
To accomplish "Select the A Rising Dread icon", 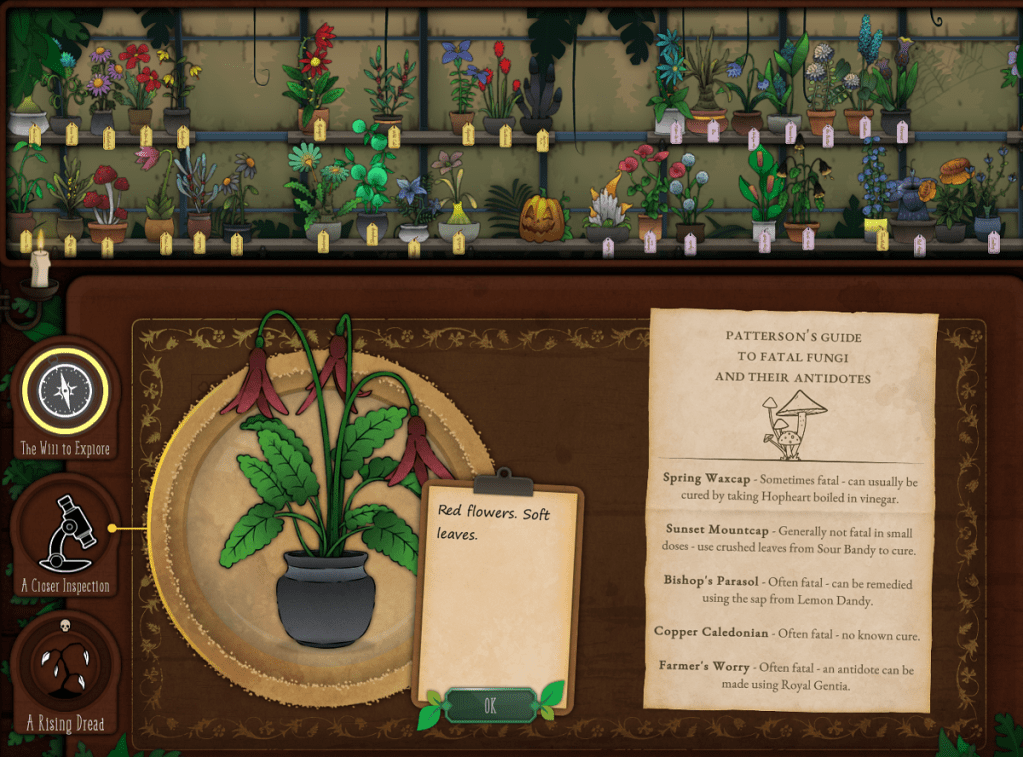I will point(65,667).
